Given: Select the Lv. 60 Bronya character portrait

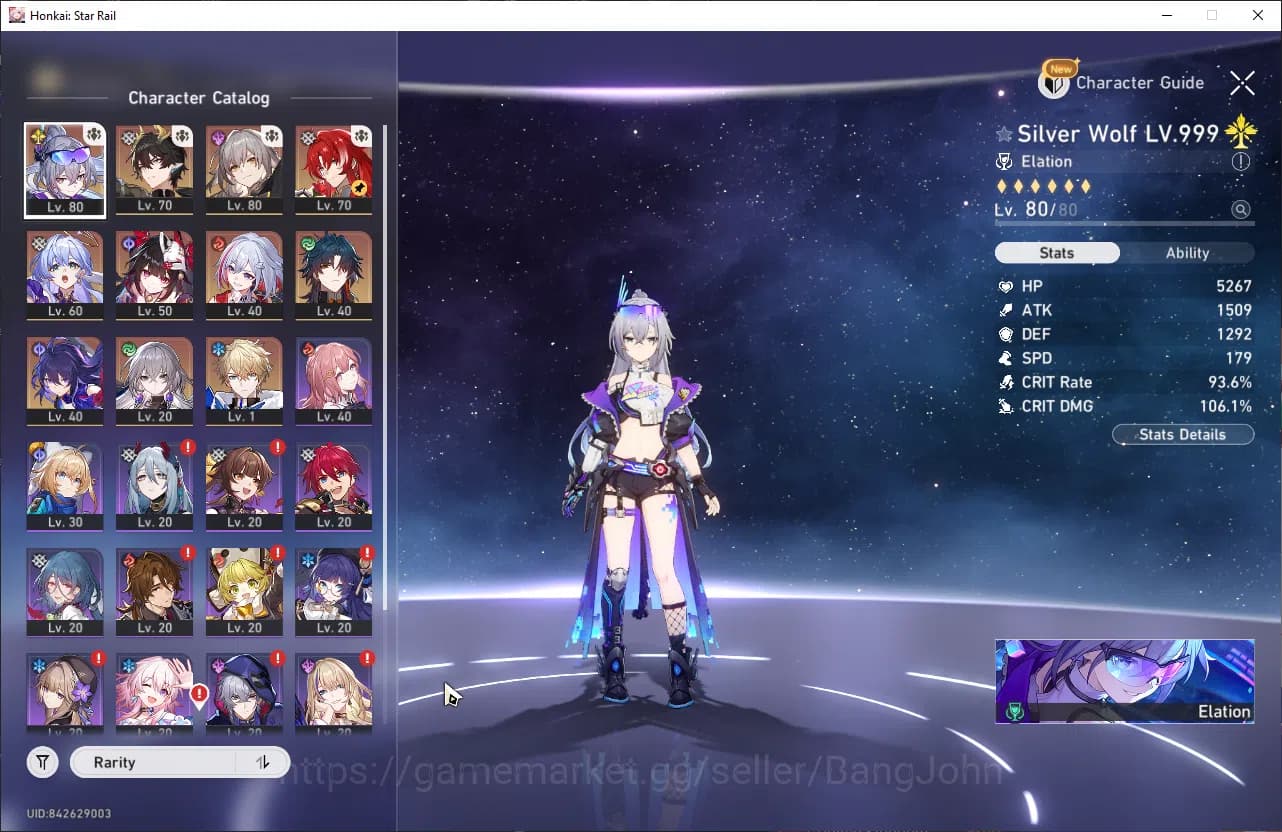Looking at the screenshot, I should coord(64,274).
